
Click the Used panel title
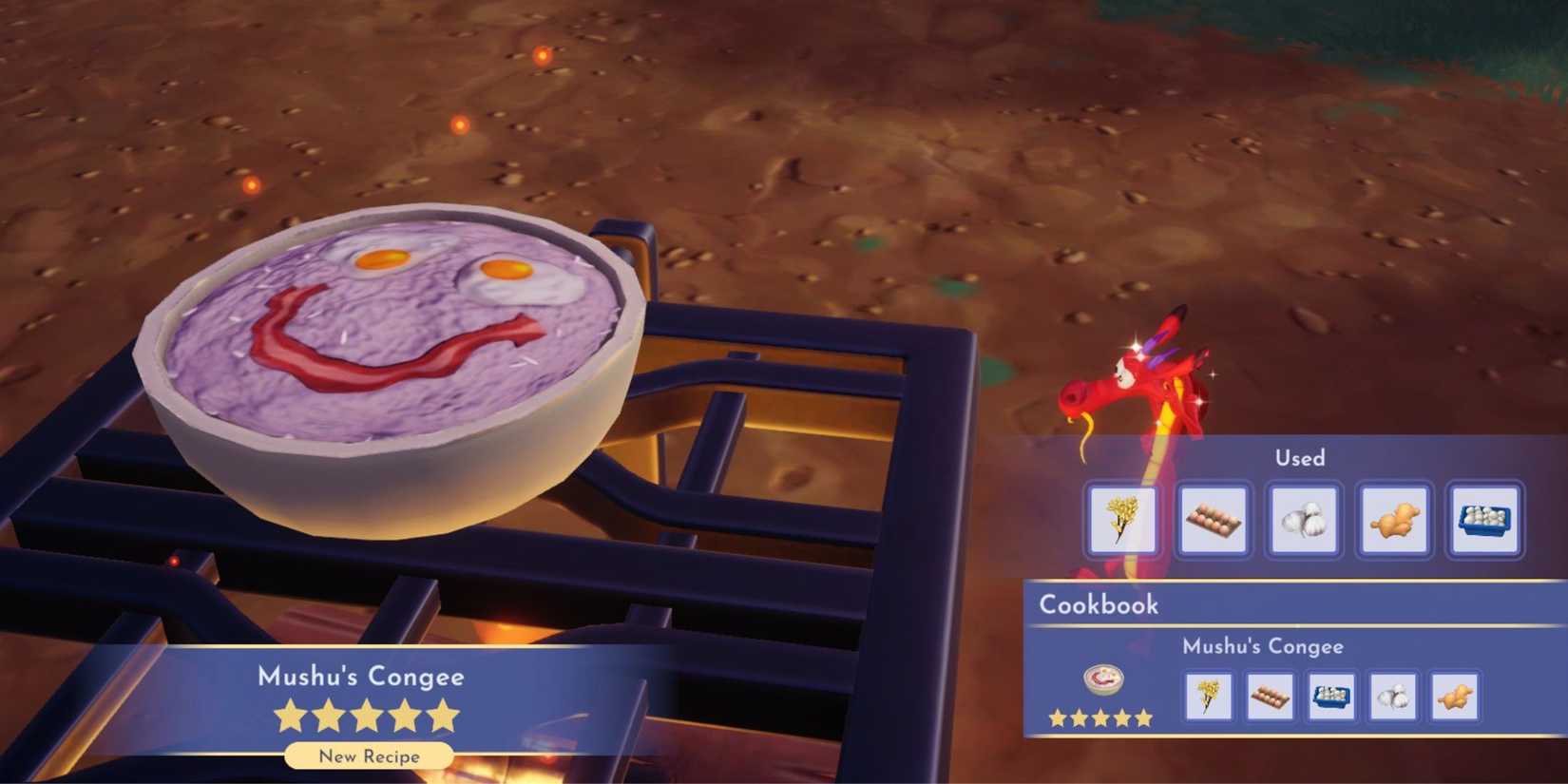[1300, 458]
